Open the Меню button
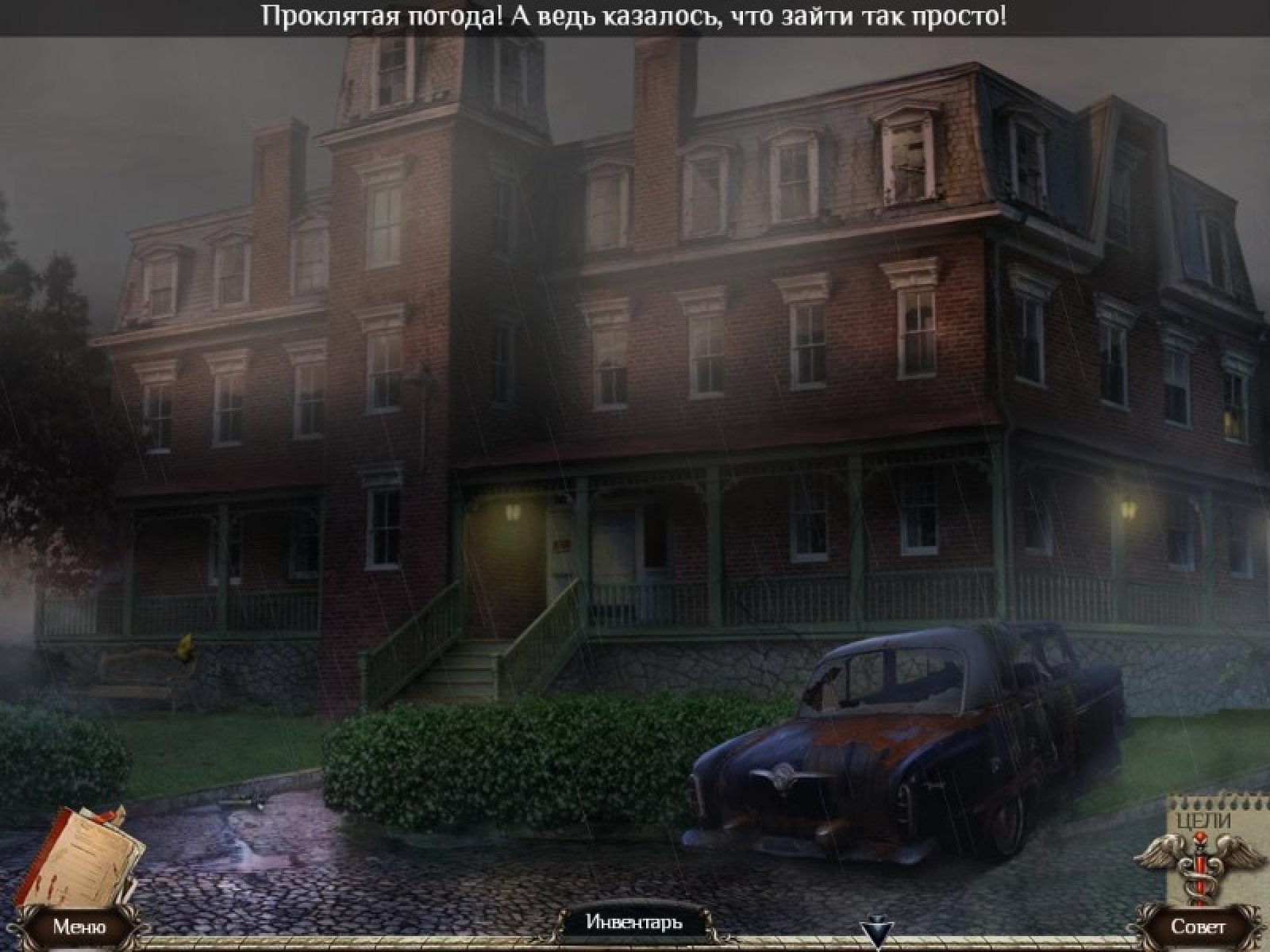1270x952 pixels. point(79,927)
